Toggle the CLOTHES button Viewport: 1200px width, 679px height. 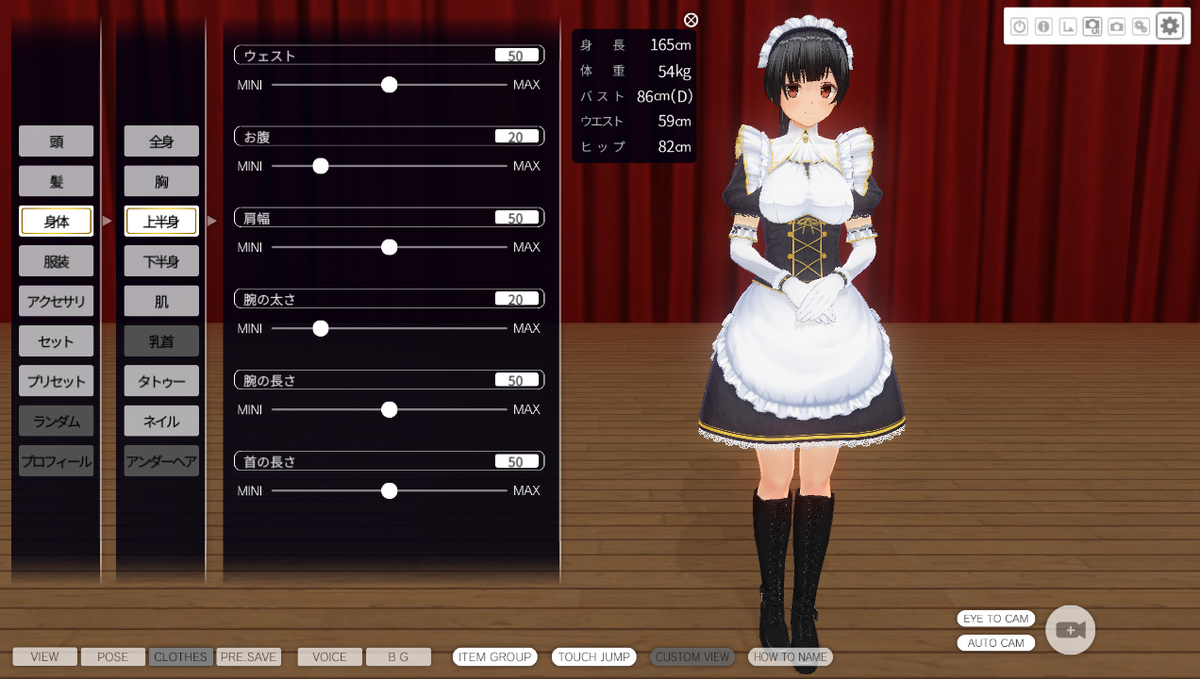click(x=180, y=657)
